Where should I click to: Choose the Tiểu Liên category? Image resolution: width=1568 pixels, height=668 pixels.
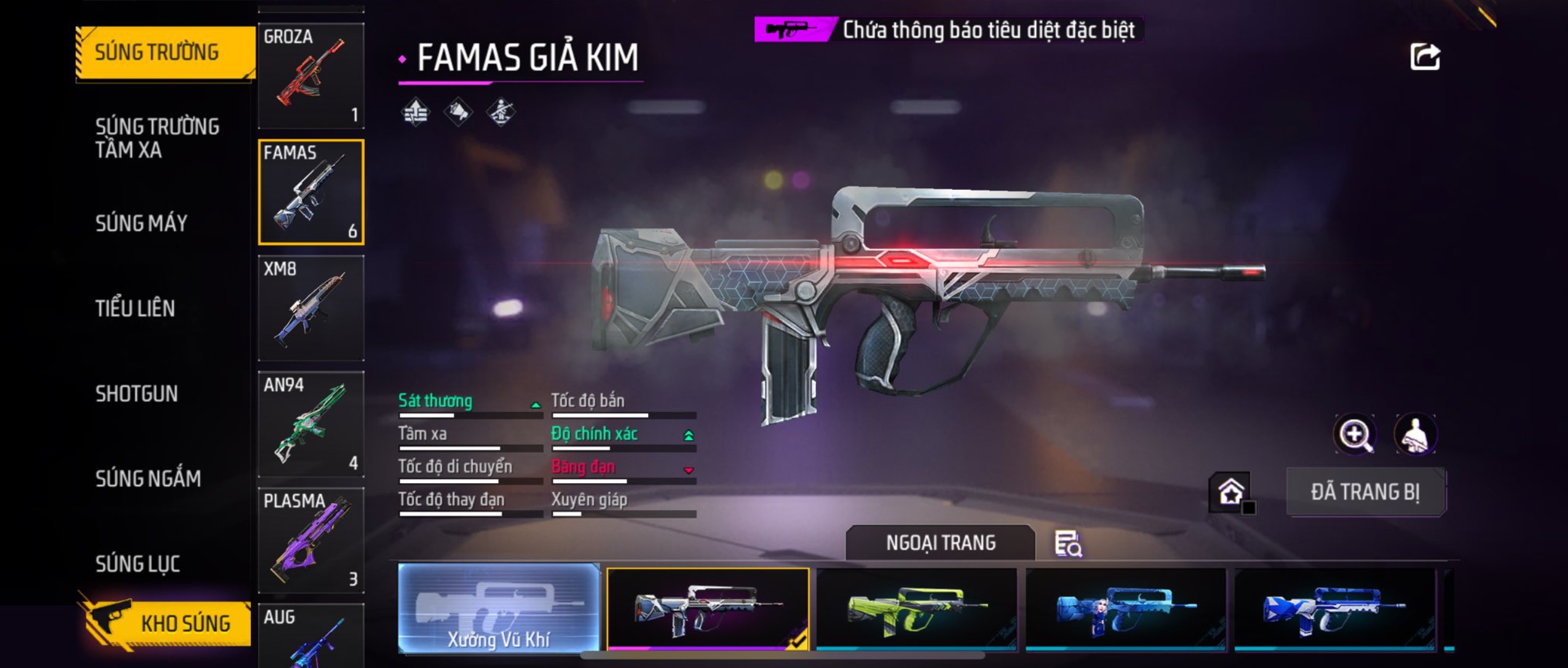pyautogui.click(x=135, y=308)
